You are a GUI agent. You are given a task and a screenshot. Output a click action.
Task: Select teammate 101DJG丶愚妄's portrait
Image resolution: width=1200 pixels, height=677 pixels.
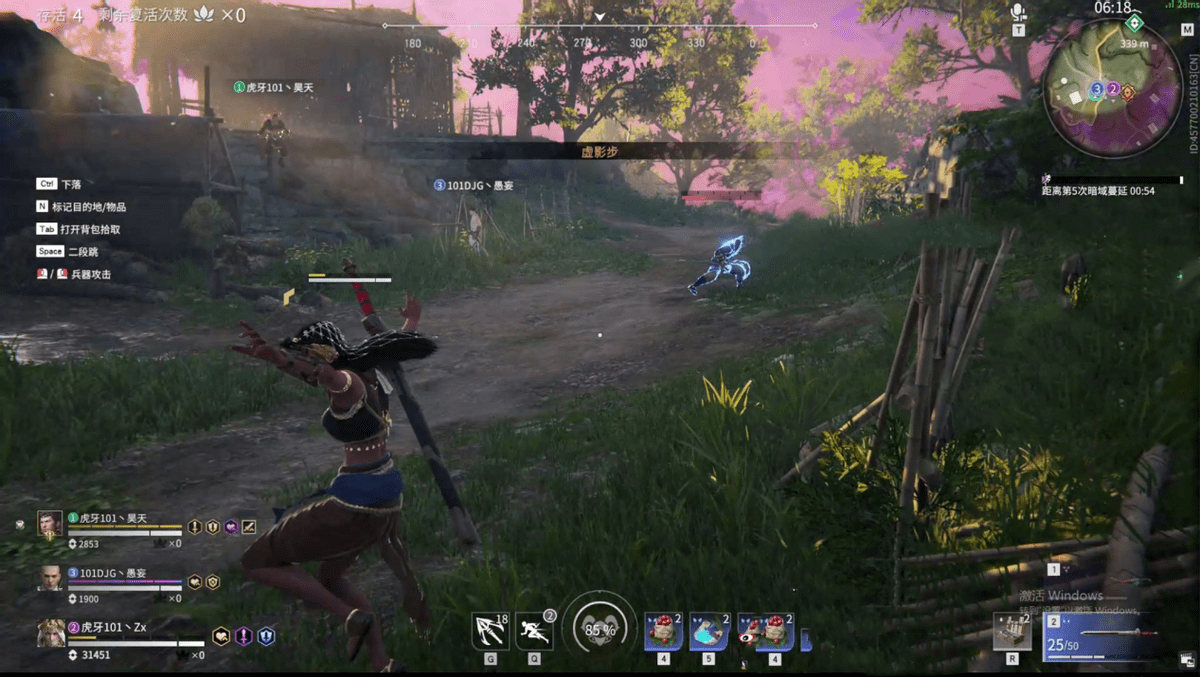point(50,577)
